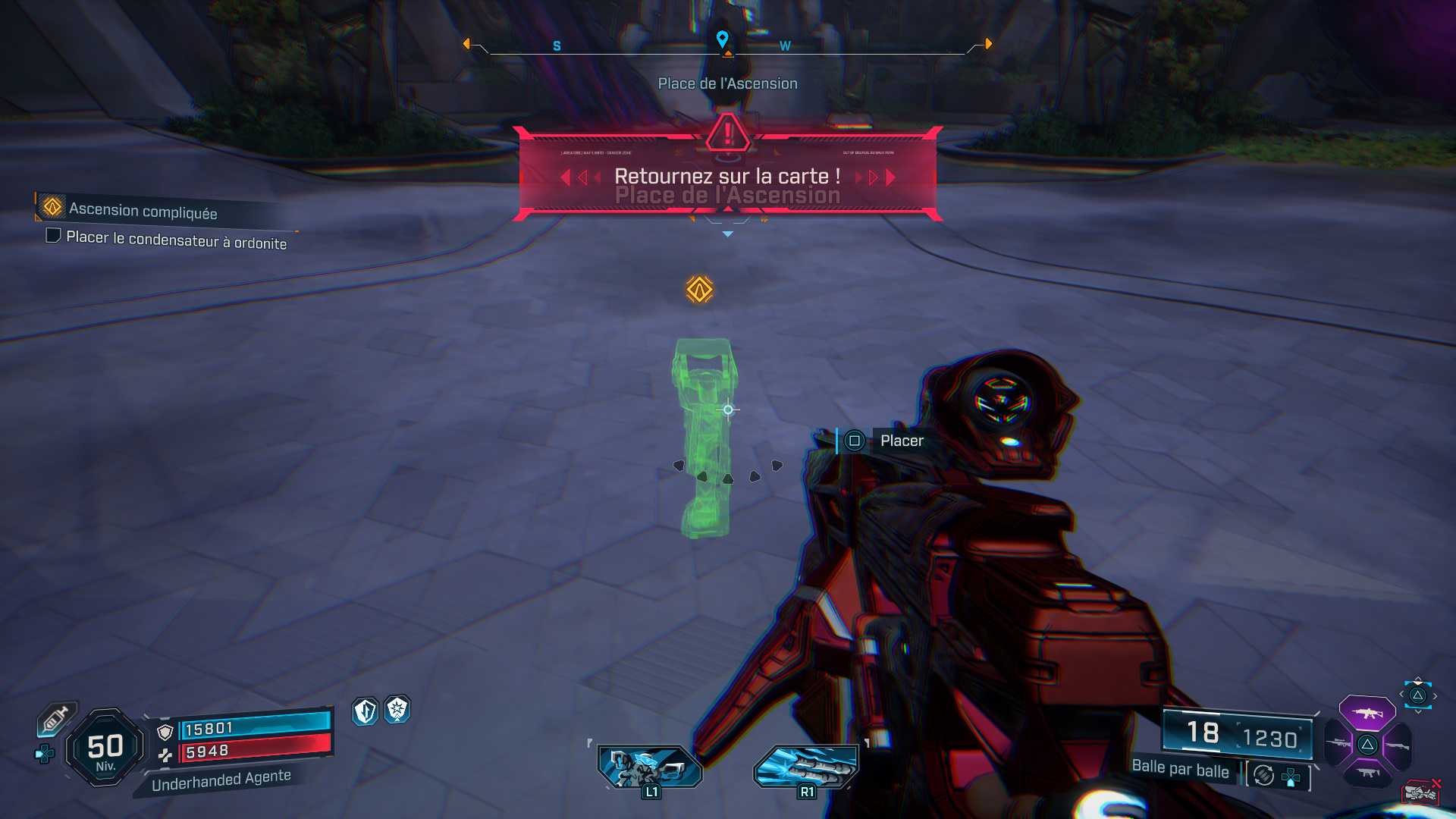Viewport: 1456px width, 819px height.
Task: Check the Placer le condensateur à ordonite objective
Action: [x=53, y=237]
